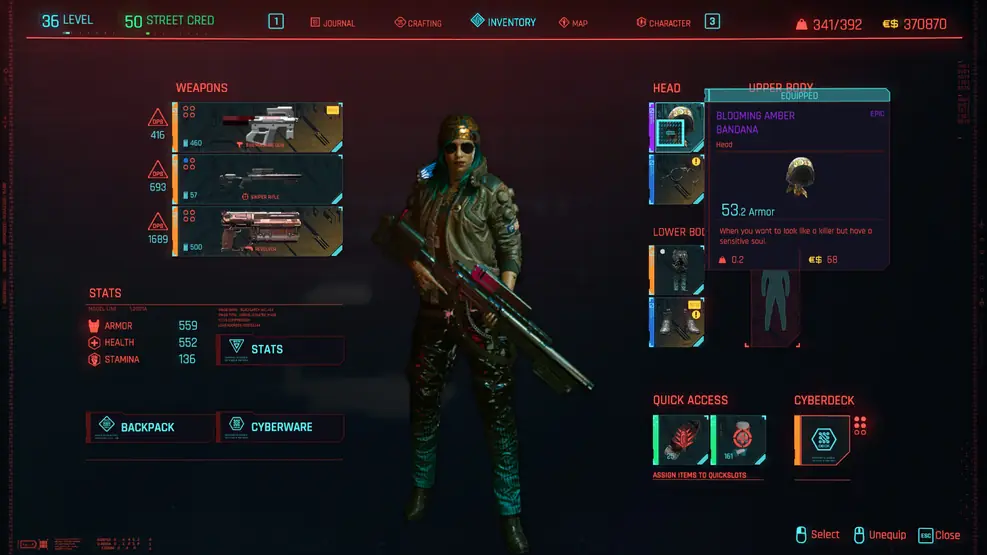Choose the sniper rifle weapon slot
This screenshot has height=555, width=987.
click(258, 178)
